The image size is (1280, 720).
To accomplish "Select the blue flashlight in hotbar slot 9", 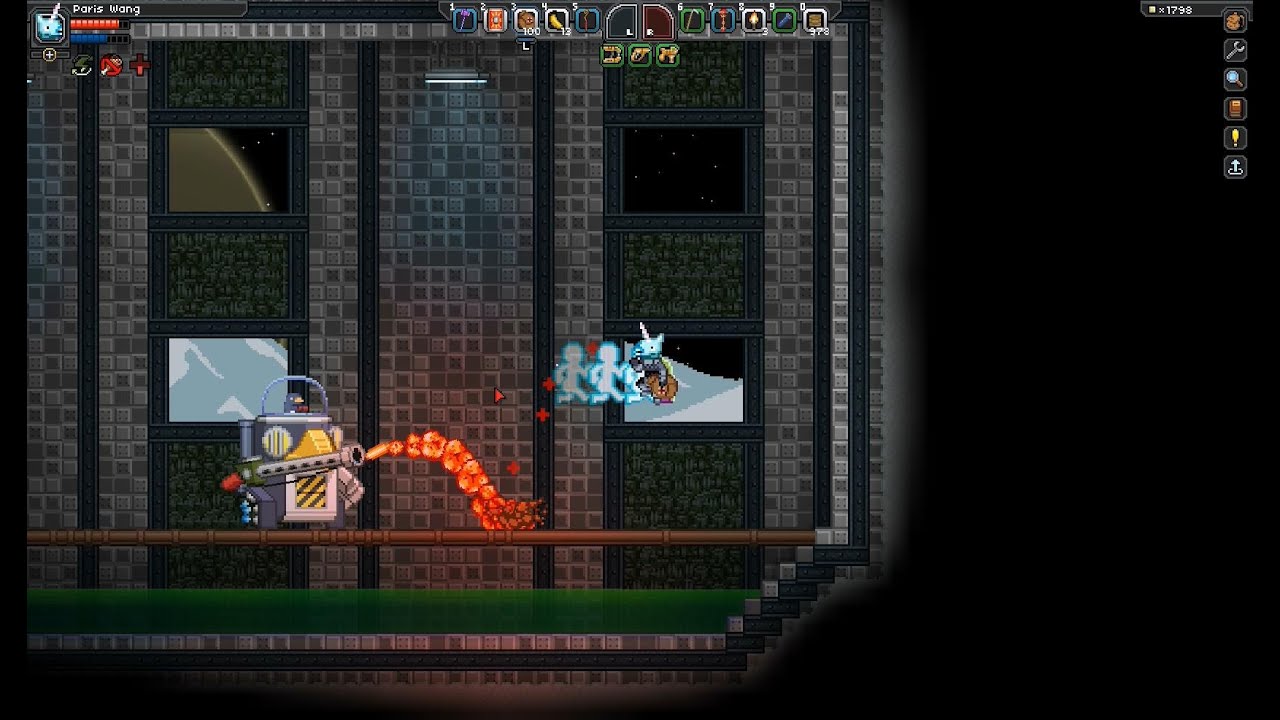I will click(785, 20).
